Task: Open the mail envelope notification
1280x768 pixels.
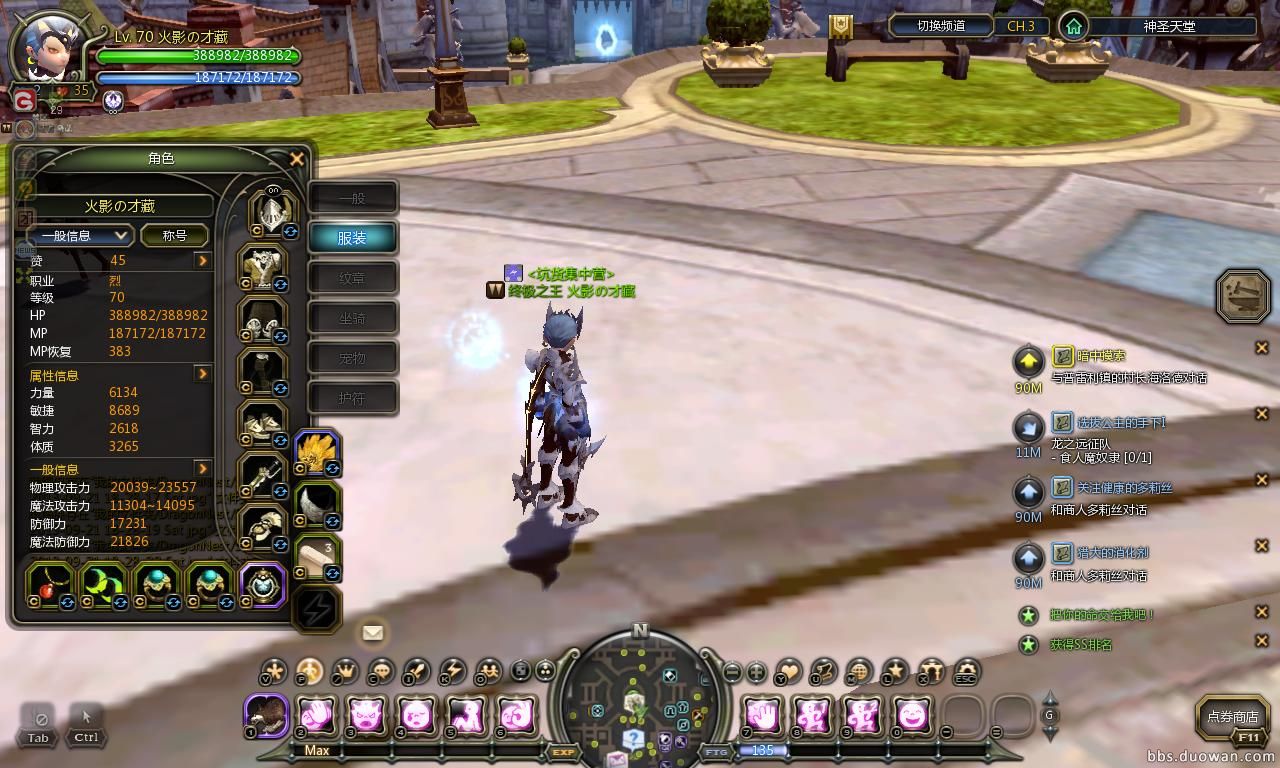Action: click(373, 632)
